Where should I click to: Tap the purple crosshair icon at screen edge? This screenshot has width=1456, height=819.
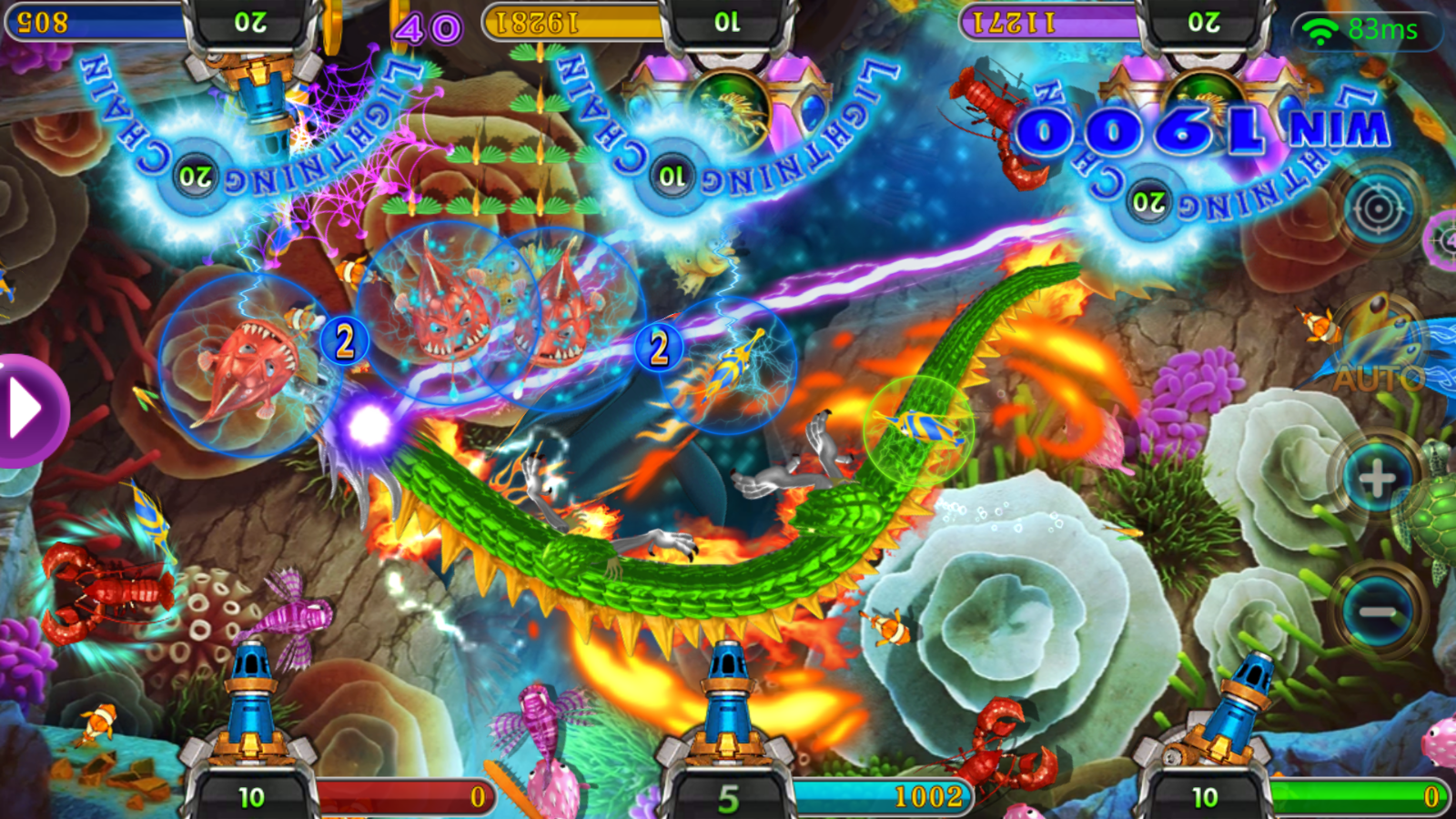1444,240
